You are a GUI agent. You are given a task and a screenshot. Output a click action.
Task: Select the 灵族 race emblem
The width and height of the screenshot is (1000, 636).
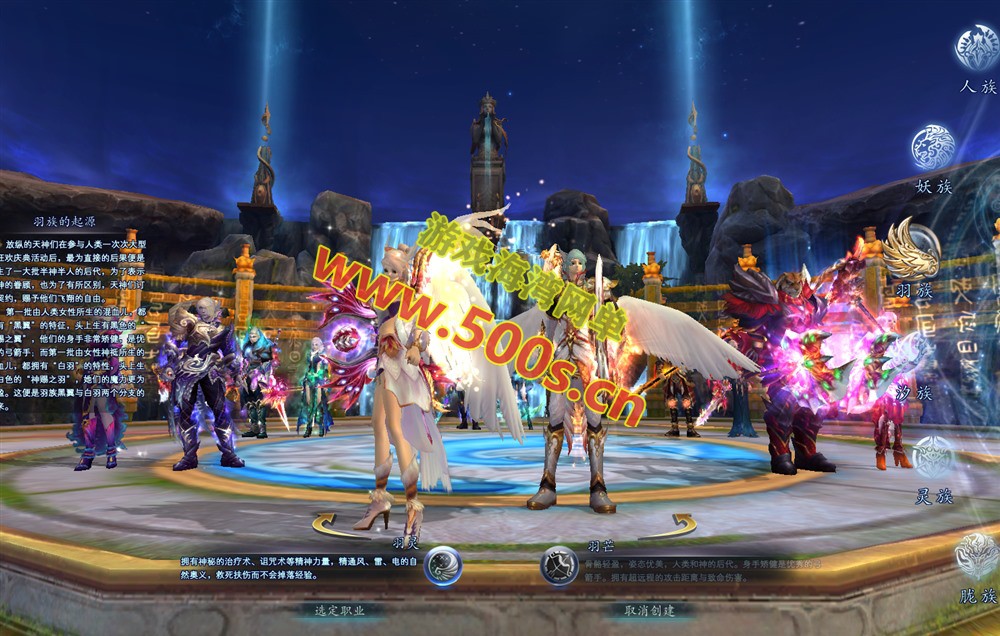pos(933,458)
